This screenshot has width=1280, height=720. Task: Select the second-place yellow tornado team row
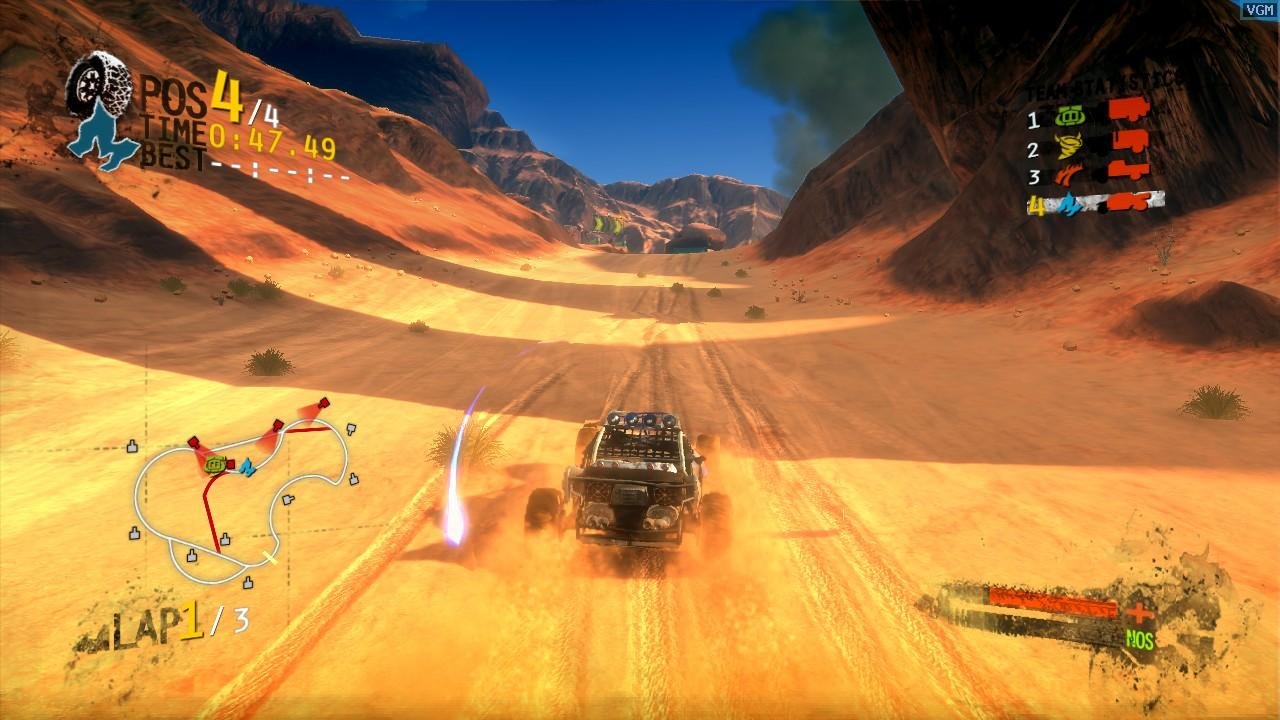pos(1090,147)
